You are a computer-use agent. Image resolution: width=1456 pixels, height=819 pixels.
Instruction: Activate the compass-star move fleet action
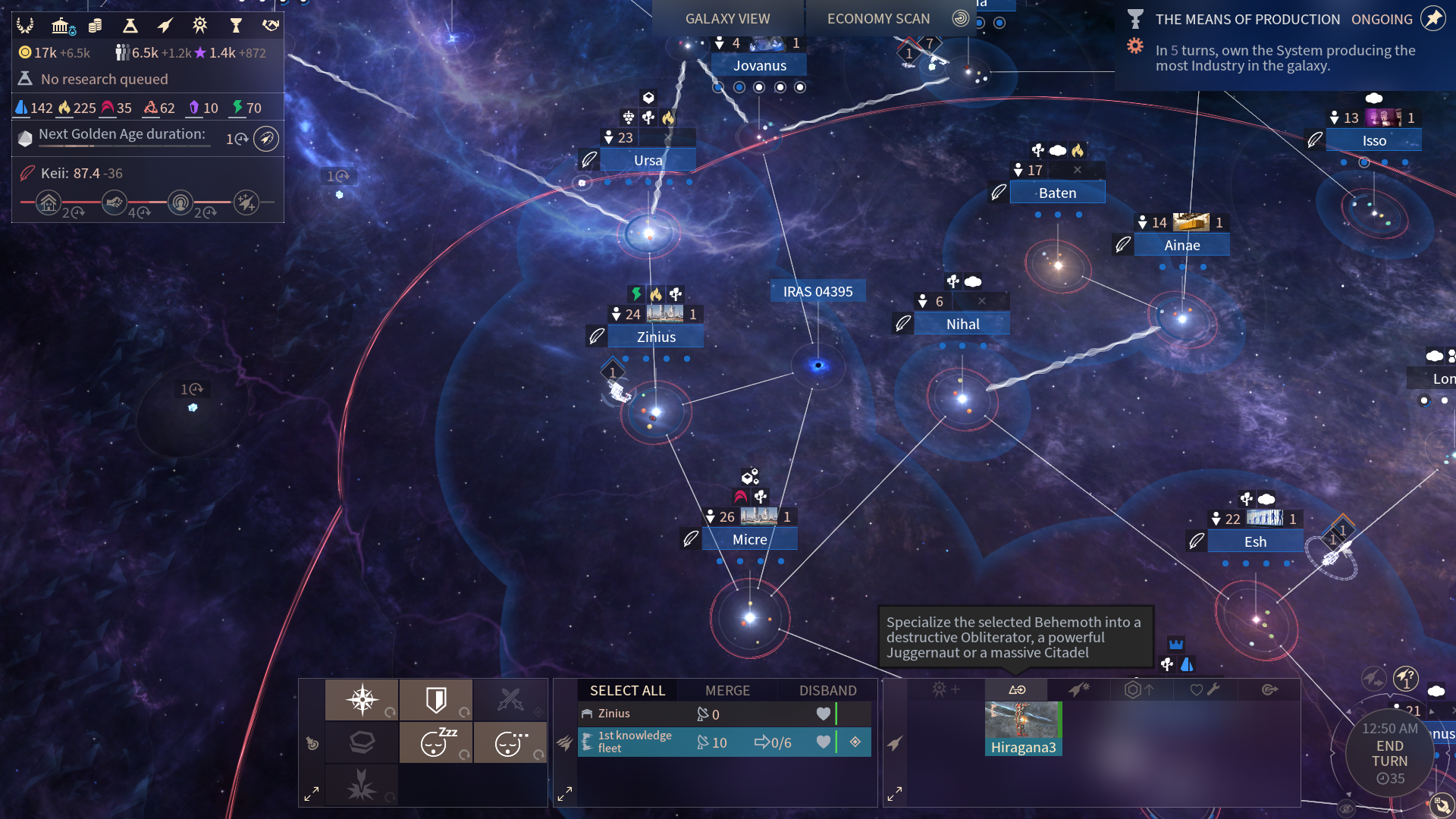click(x=362, y=699)
